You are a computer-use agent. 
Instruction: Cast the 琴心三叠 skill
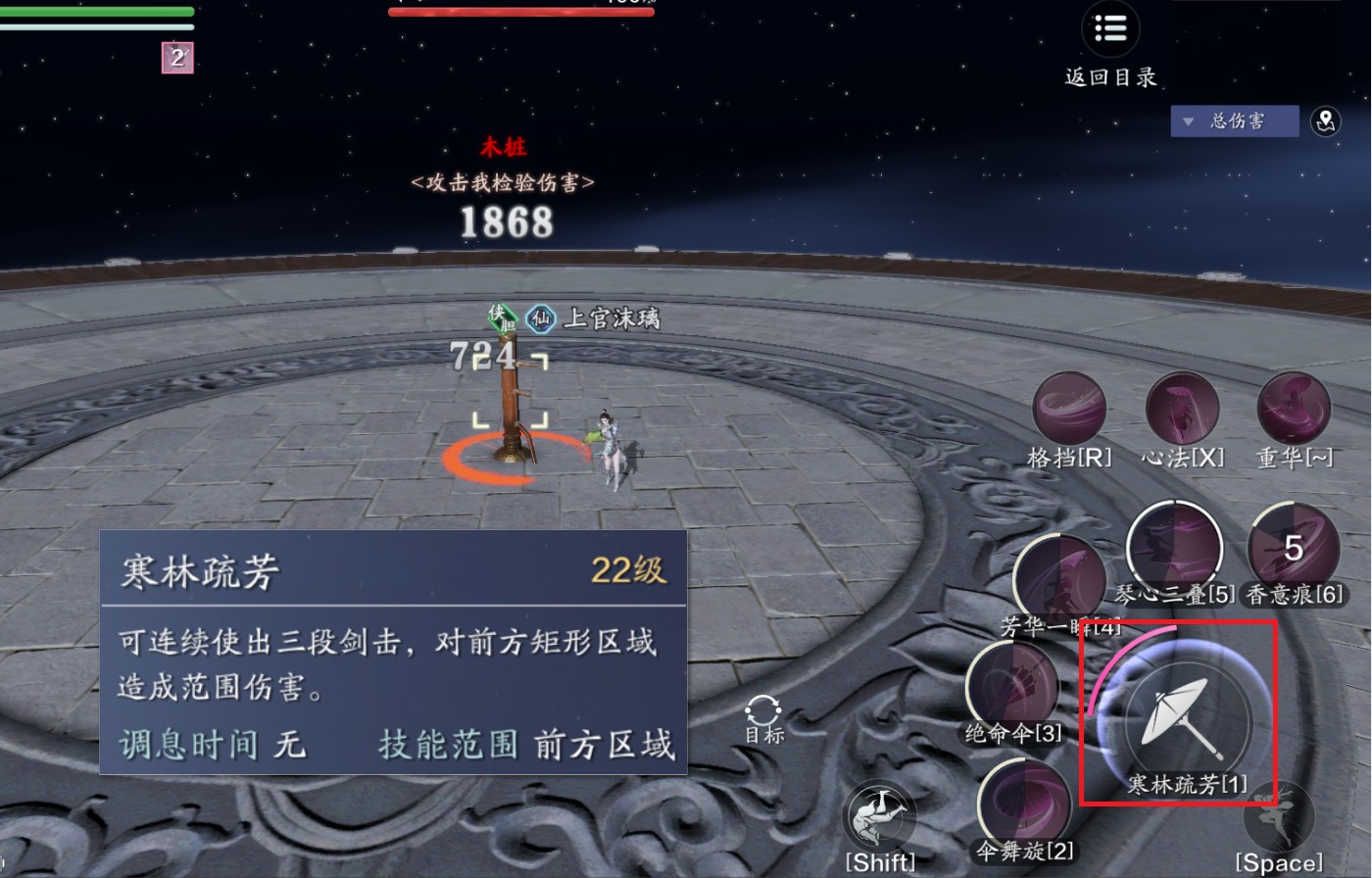(x=1174, y=547)
